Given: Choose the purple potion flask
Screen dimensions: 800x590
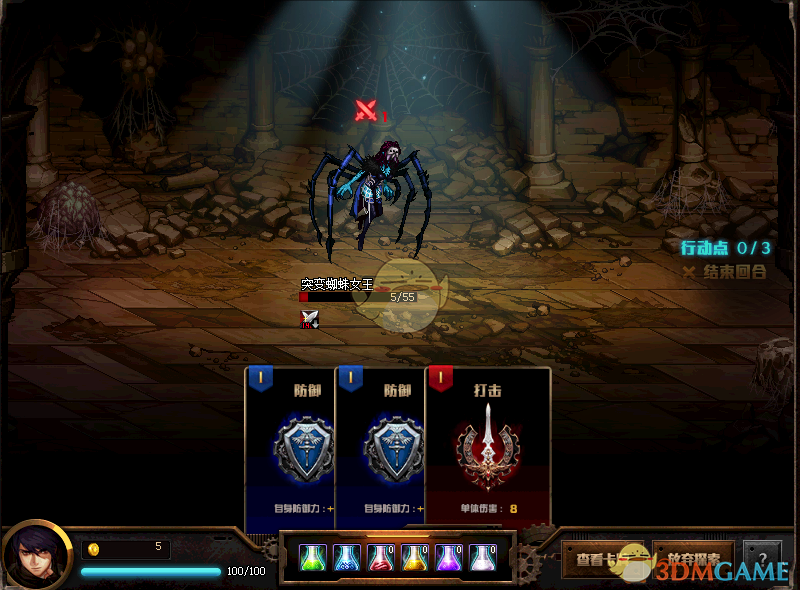Looking at the screenshot, I should click(x=449, y=557).
